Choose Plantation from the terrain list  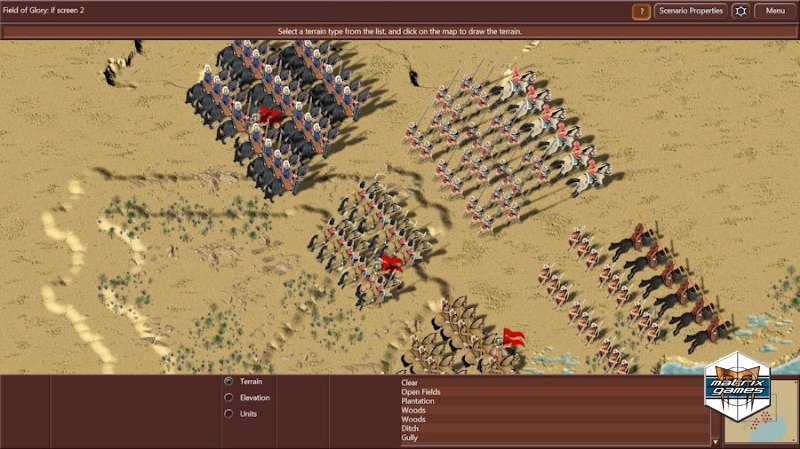pos(416,401)
